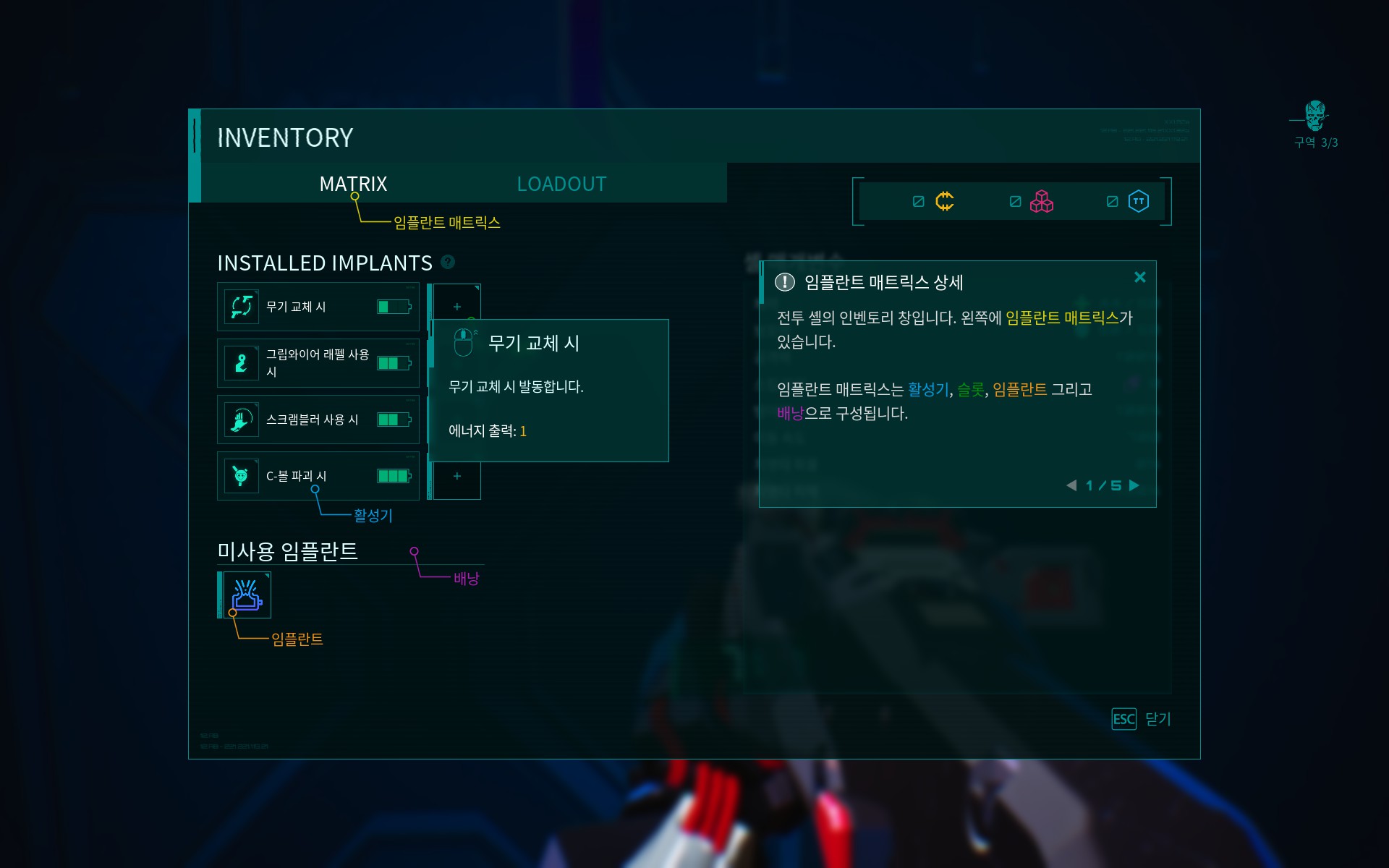This screenshot has width=1389, height=868.
Task: Click the top + empty implant slot
Action: tap(456, 307)
